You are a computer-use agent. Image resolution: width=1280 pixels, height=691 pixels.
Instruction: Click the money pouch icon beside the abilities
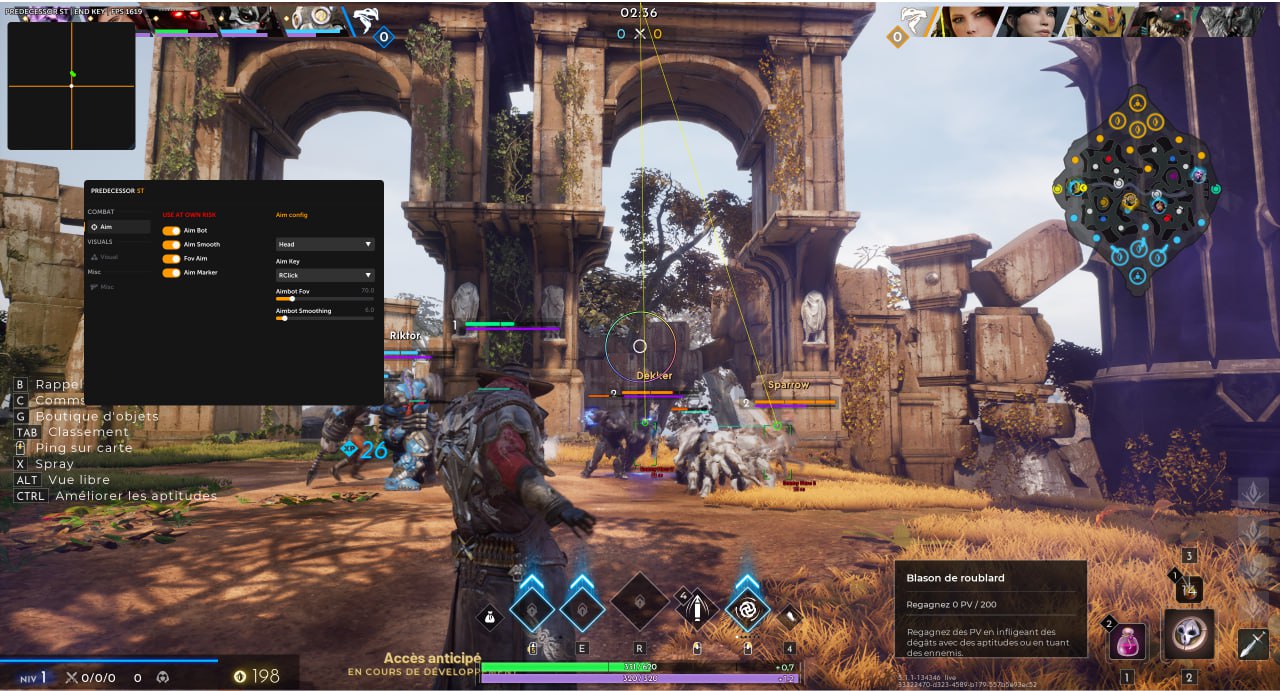click(490, 619)
